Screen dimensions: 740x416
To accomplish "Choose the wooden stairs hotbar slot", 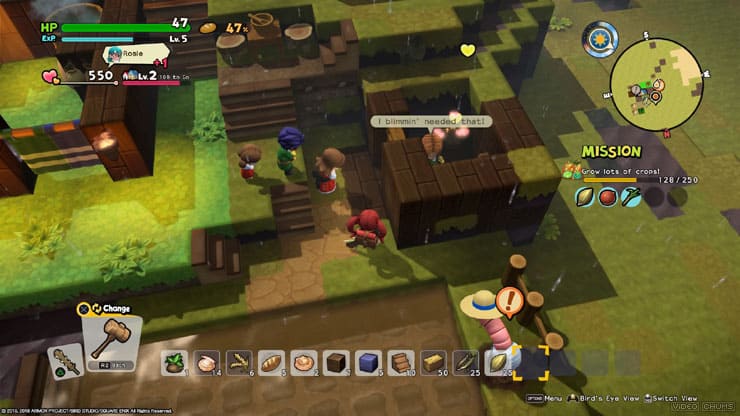I will (400, 362).
